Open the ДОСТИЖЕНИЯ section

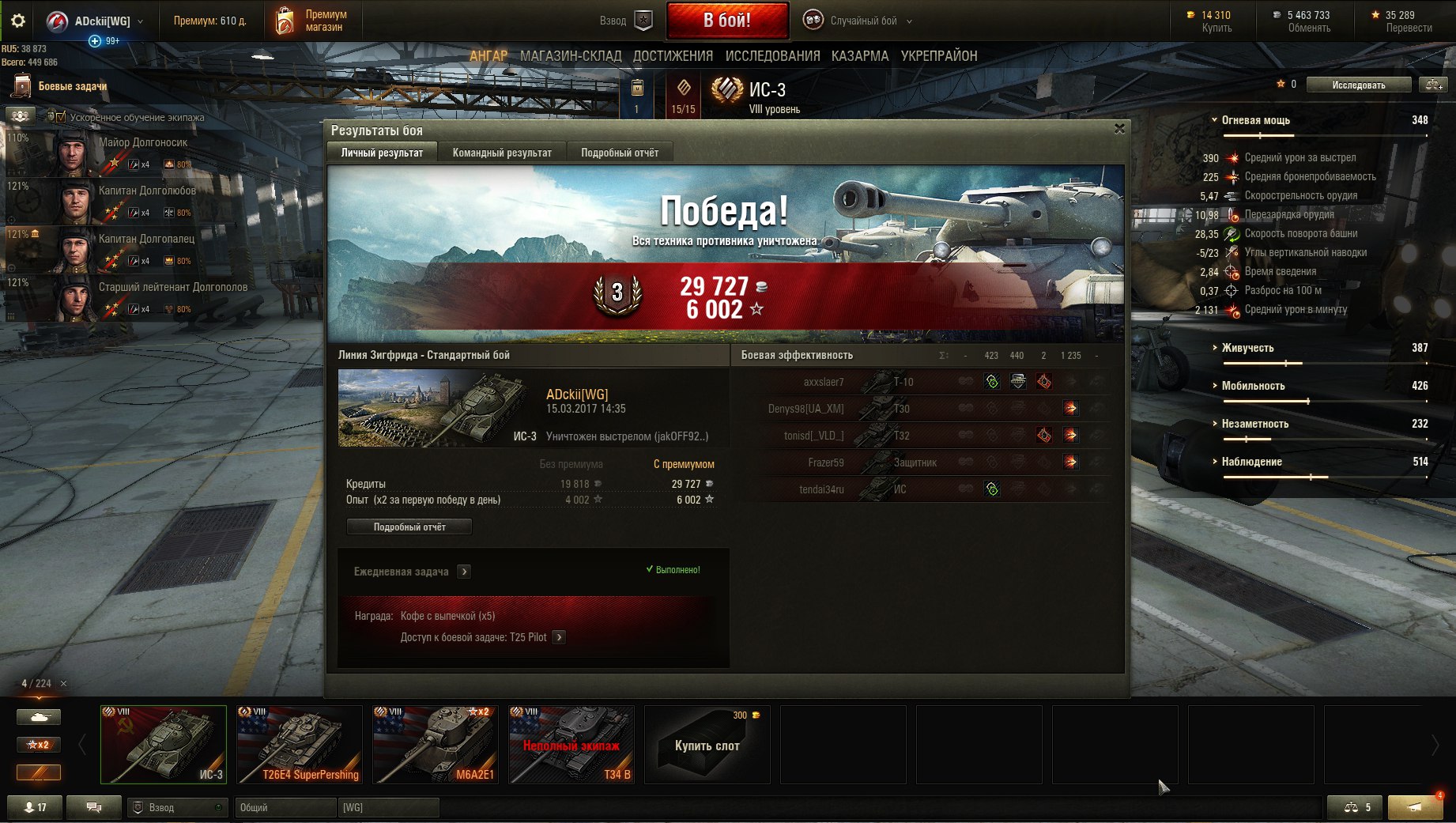tap(673, 56)
